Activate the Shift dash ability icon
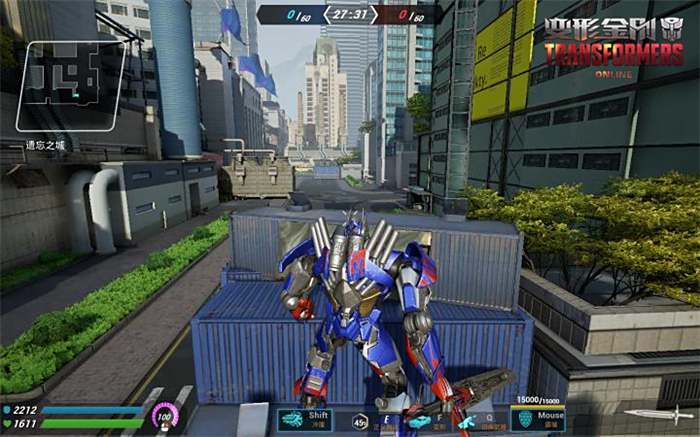The image size is (700, 437). point(293,420)
